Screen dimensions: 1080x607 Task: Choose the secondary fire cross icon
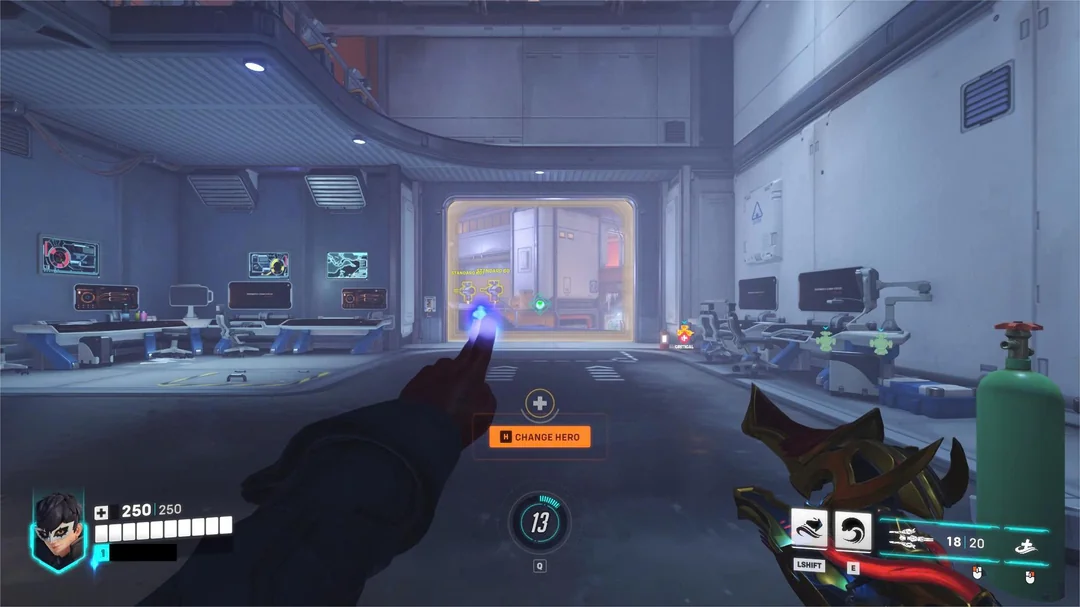click(1027, 545)
